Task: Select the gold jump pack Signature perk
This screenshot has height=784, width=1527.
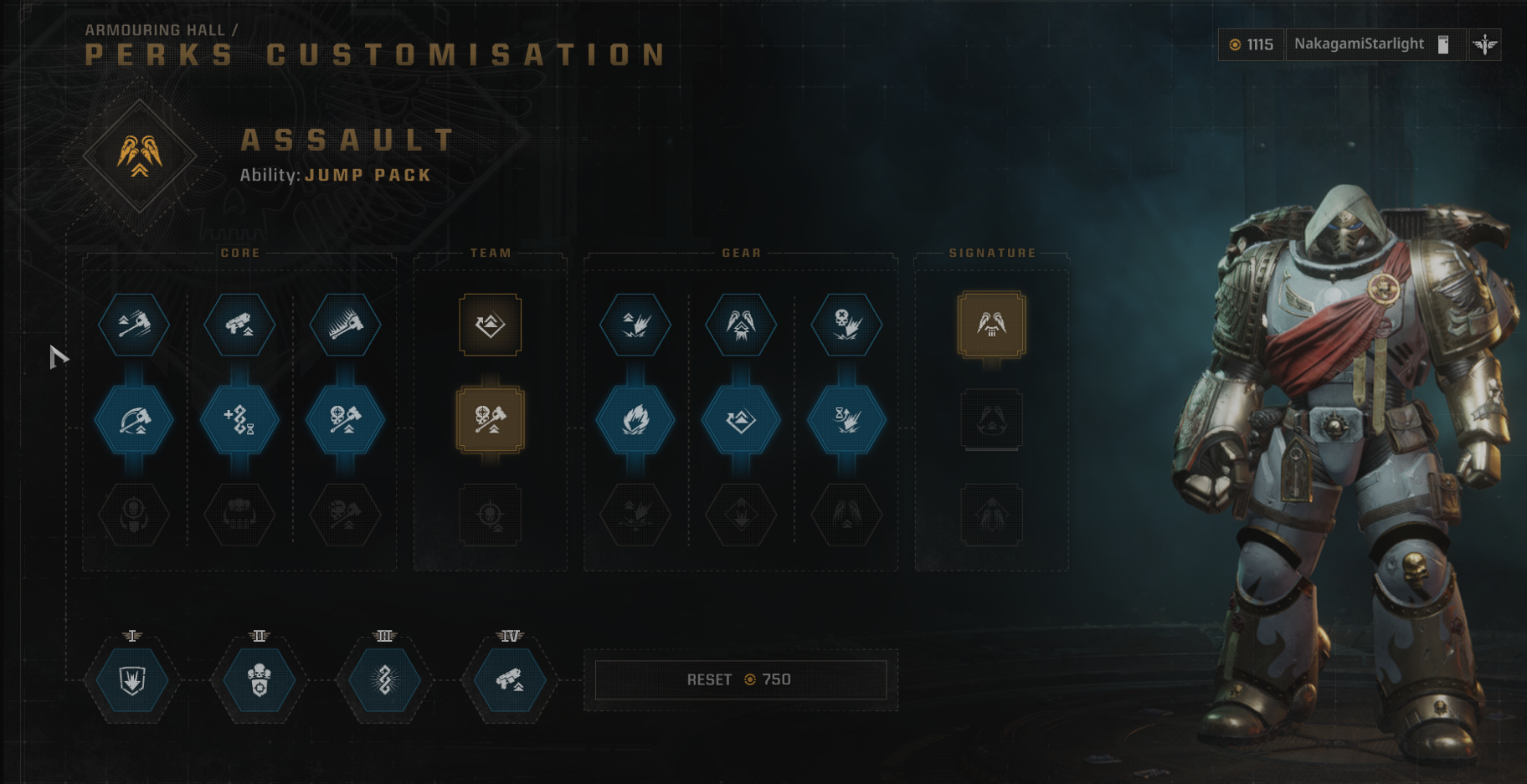Action: click(x=990, y=326)
